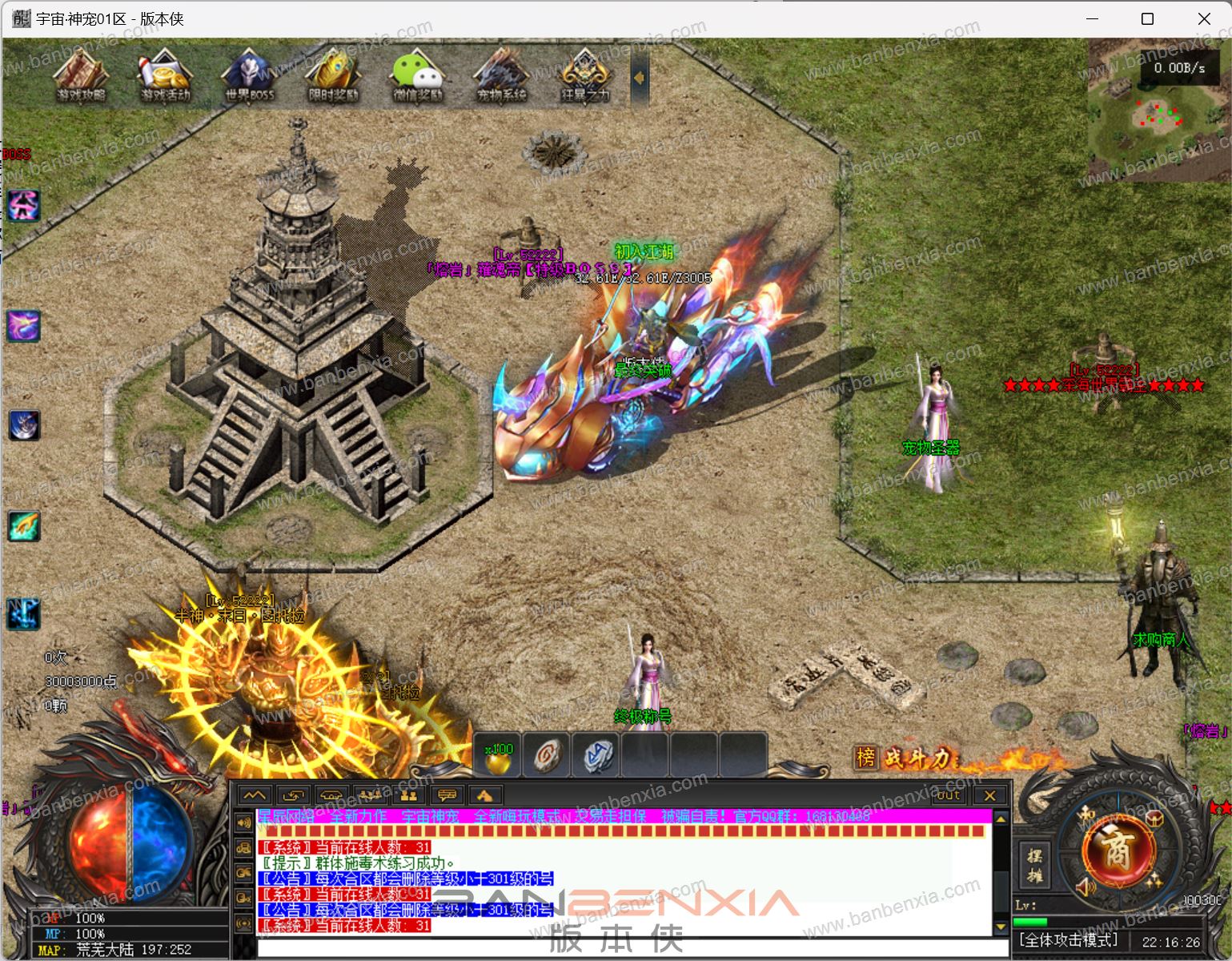Collapse the top menu with the arrow
The height and width of the screenshot is (961, 1232).
coord(640,78)
